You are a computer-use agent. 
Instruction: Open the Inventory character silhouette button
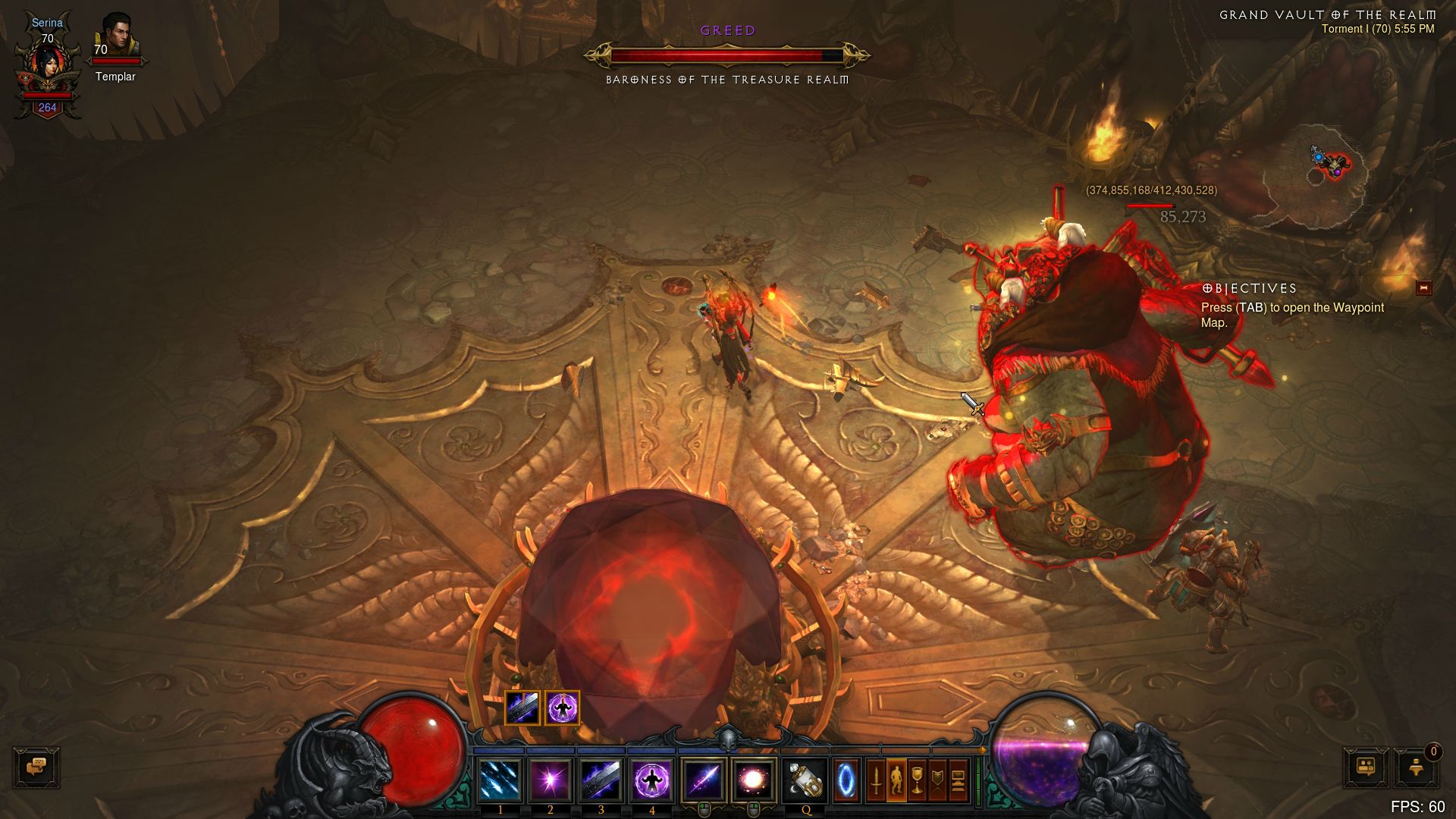click(x=896, y=780)
